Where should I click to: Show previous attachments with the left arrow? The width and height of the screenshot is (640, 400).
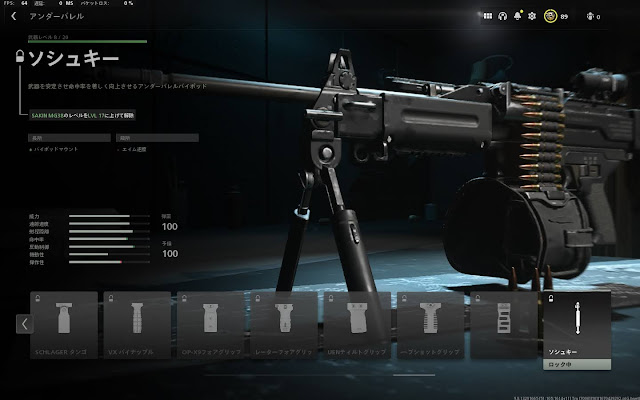click(x=25, y=324)
